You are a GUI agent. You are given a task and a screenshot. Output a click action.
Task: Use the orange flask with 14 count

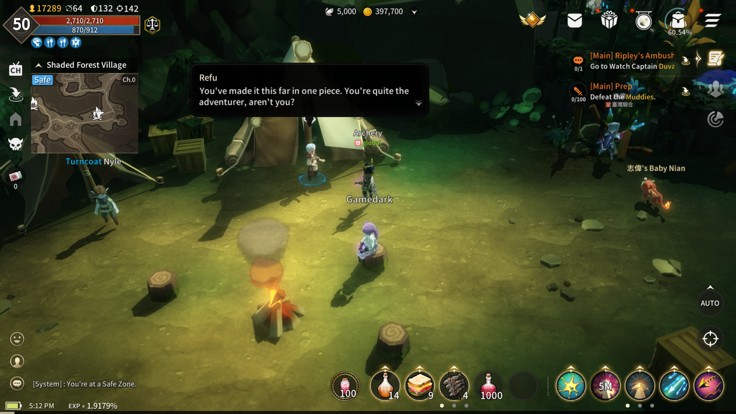click(384, 385)
